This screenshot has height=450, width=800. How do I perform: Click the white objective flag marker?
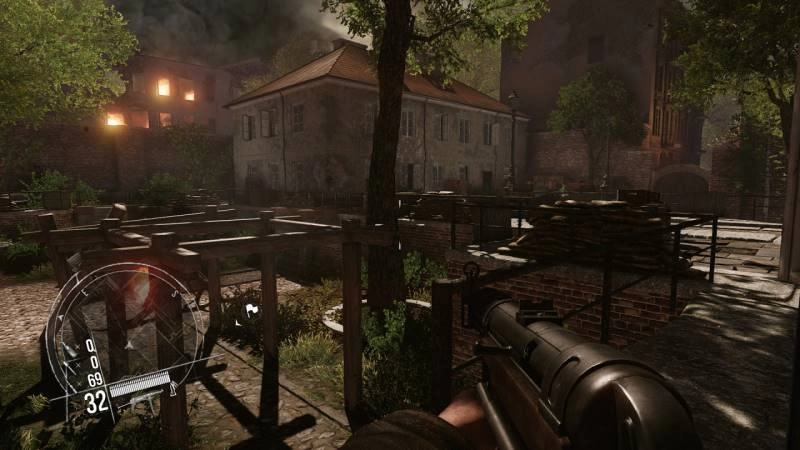click(253, 308)
